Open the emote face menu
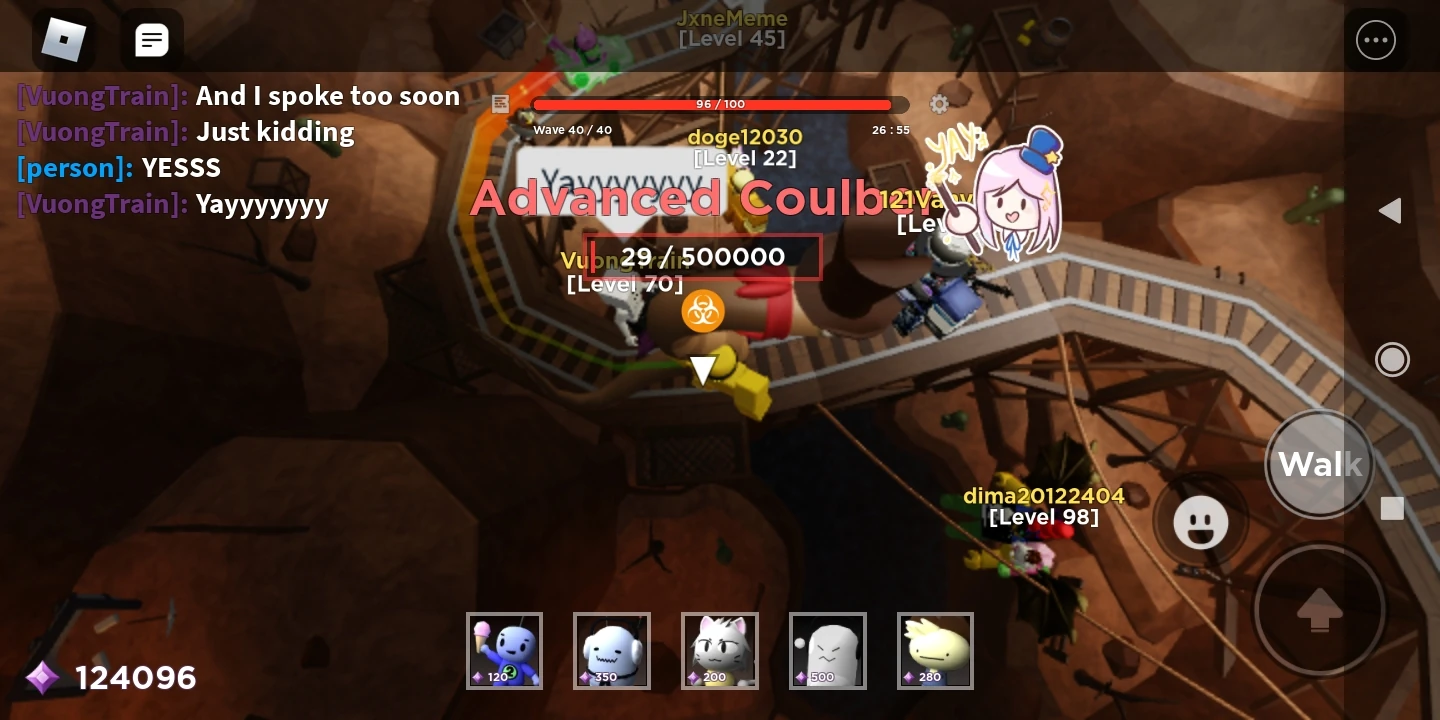 [1201, 522]
